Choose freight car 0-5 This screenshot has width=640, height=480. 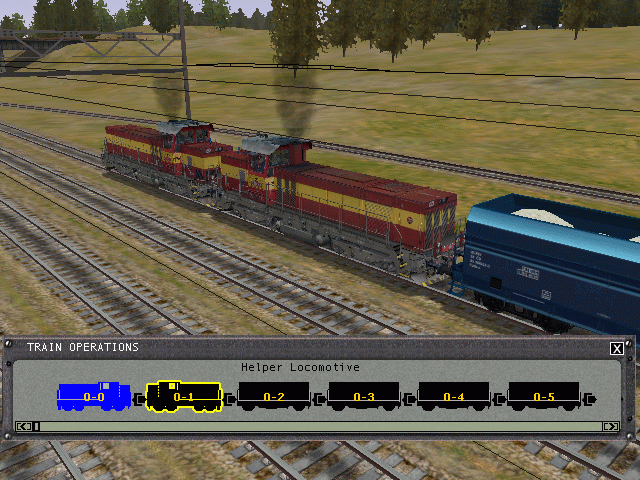coord(543,397)
